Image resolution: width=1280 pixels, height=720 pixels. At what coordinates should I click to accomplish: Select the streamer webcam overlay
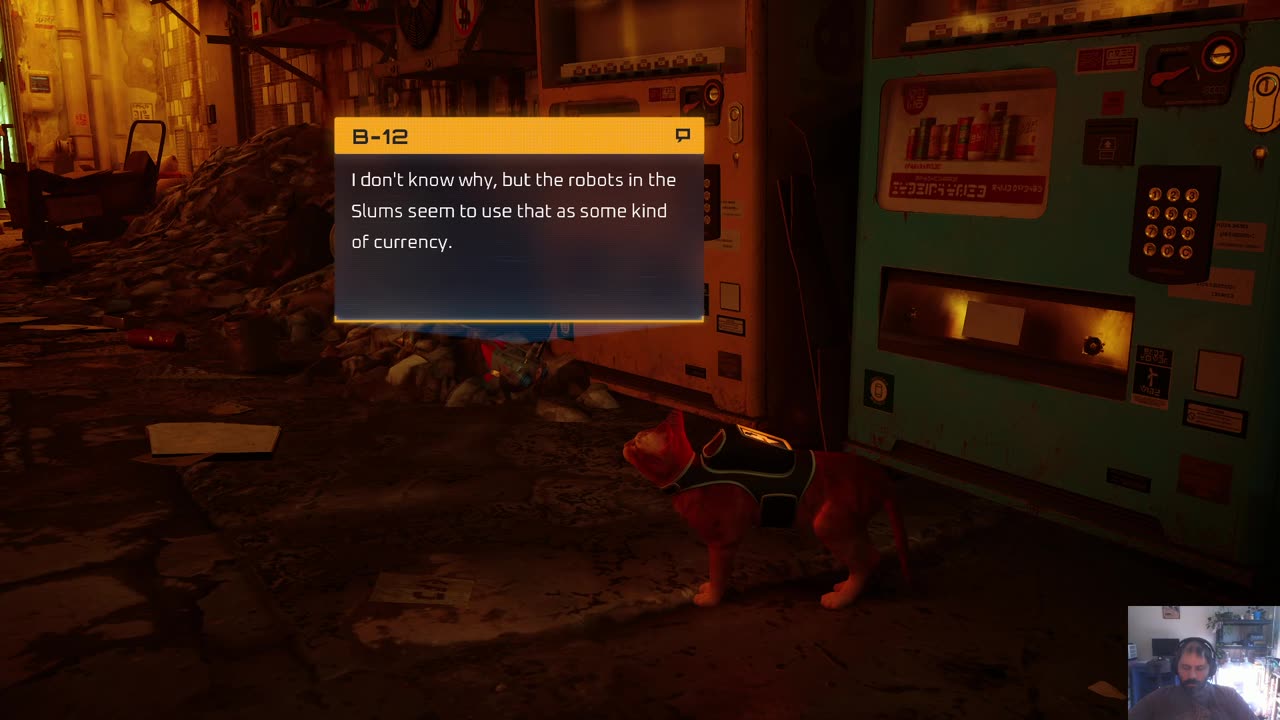(x=1202, y=662)
